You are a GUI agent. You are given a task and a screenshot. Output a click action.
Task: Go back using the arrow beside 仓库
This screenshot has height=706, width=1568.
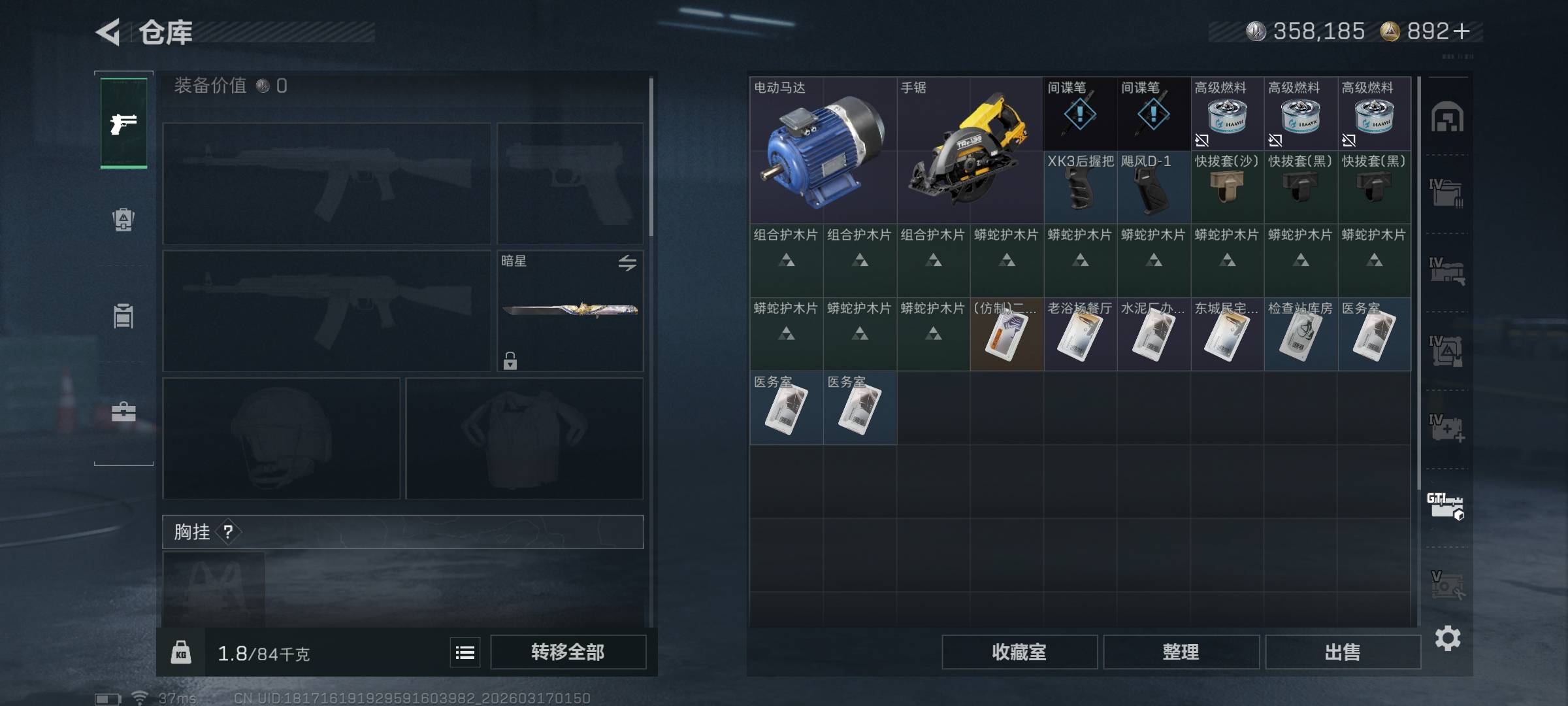coord(108,32)
